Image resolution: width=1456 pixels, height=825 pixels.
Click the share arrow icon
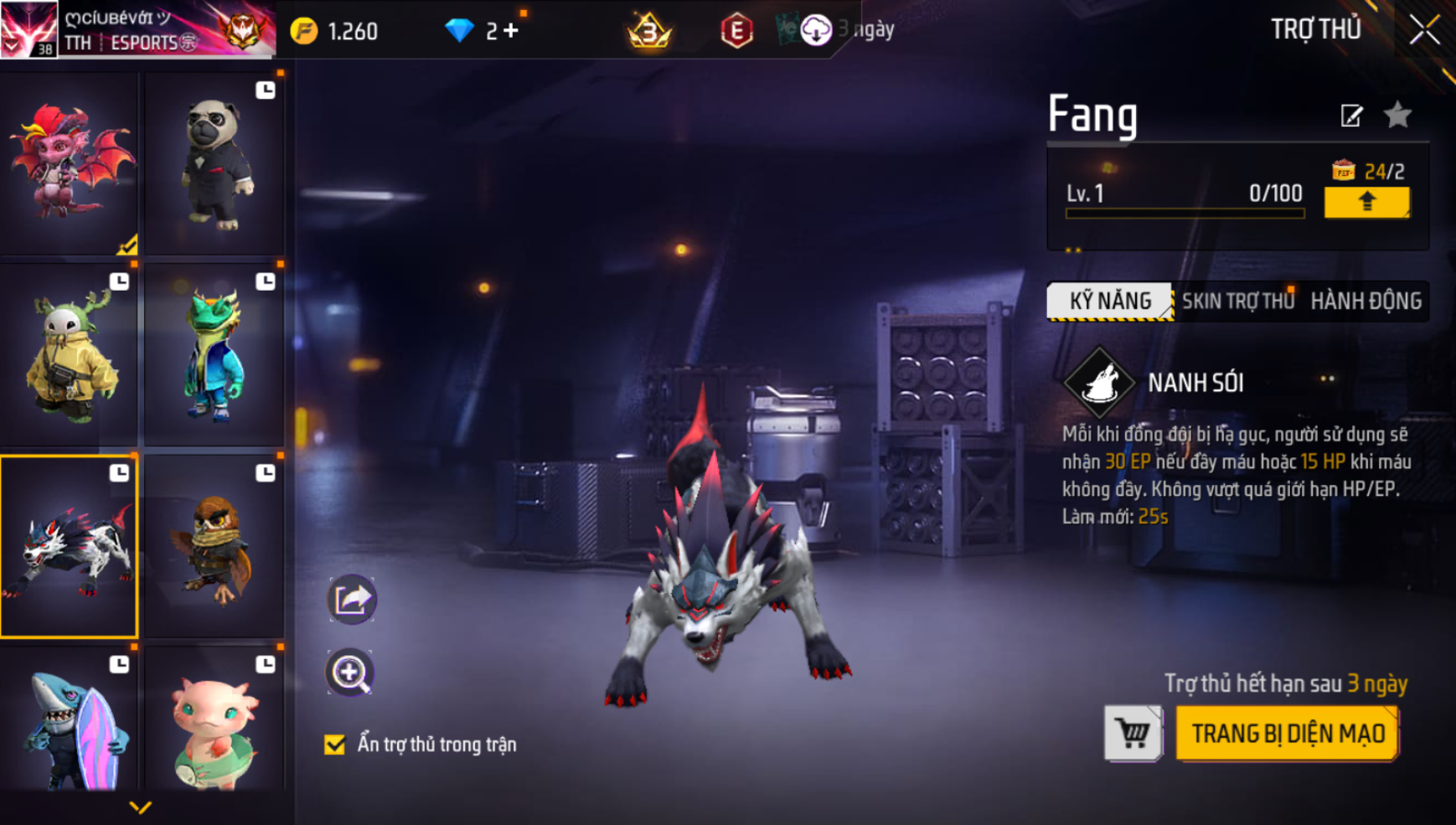coord(352,599)
